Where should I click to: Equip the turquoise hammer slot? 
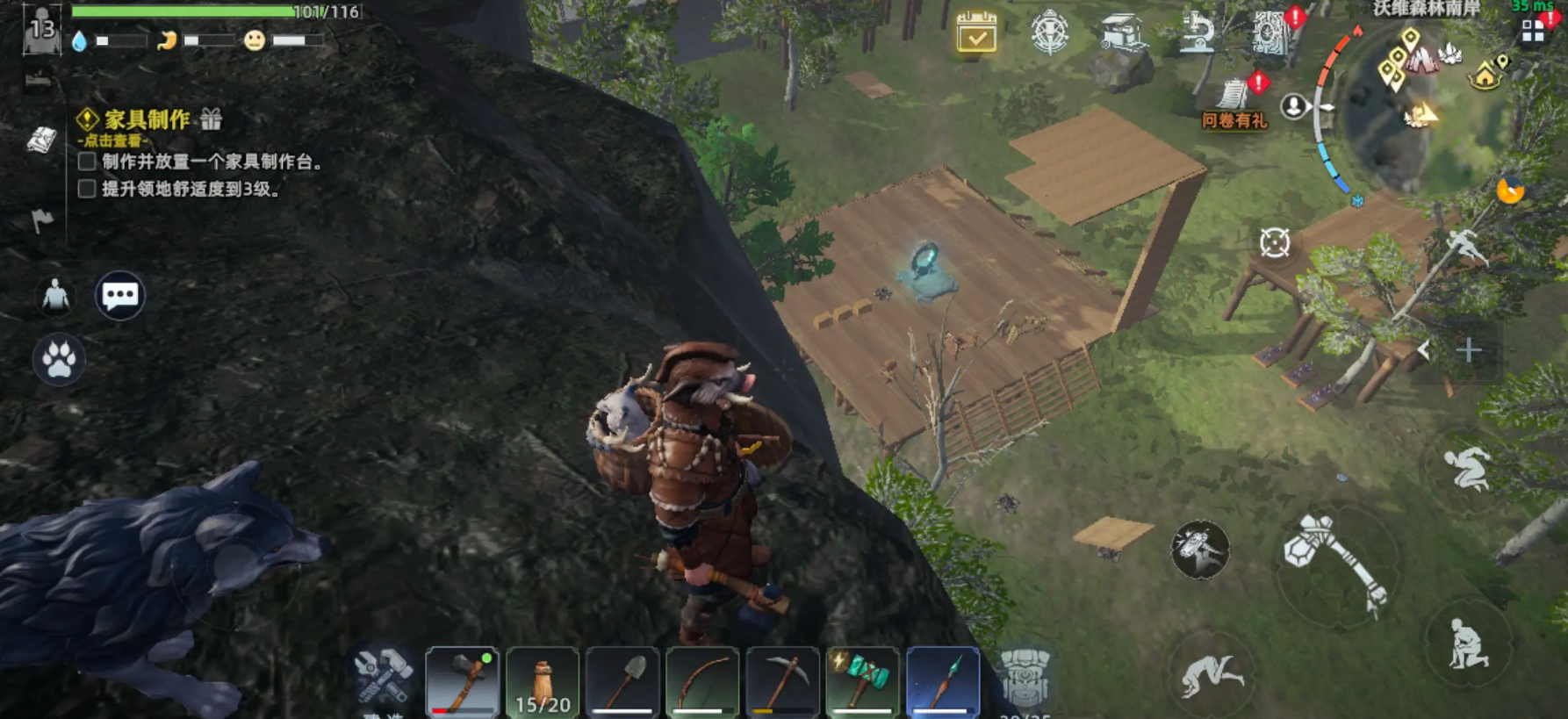[x=862, y=681]
